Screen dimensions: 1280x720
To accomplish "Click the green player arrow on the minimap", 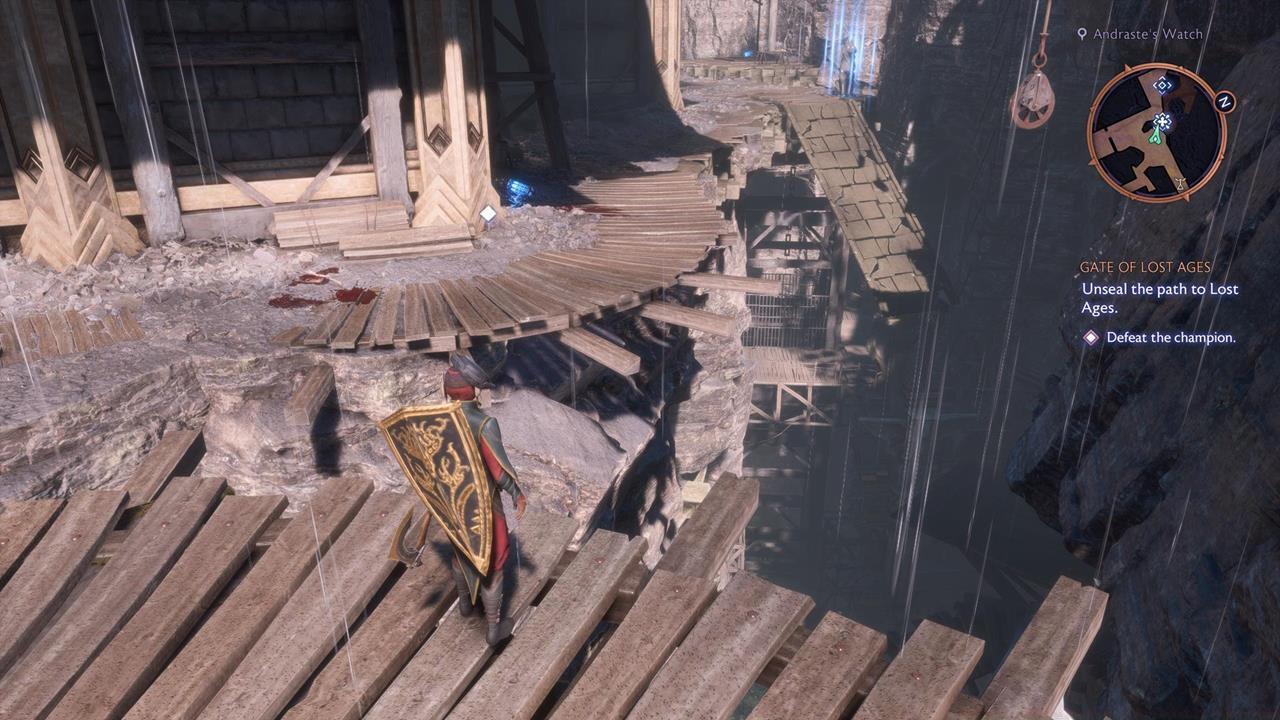I will 1156,137.
